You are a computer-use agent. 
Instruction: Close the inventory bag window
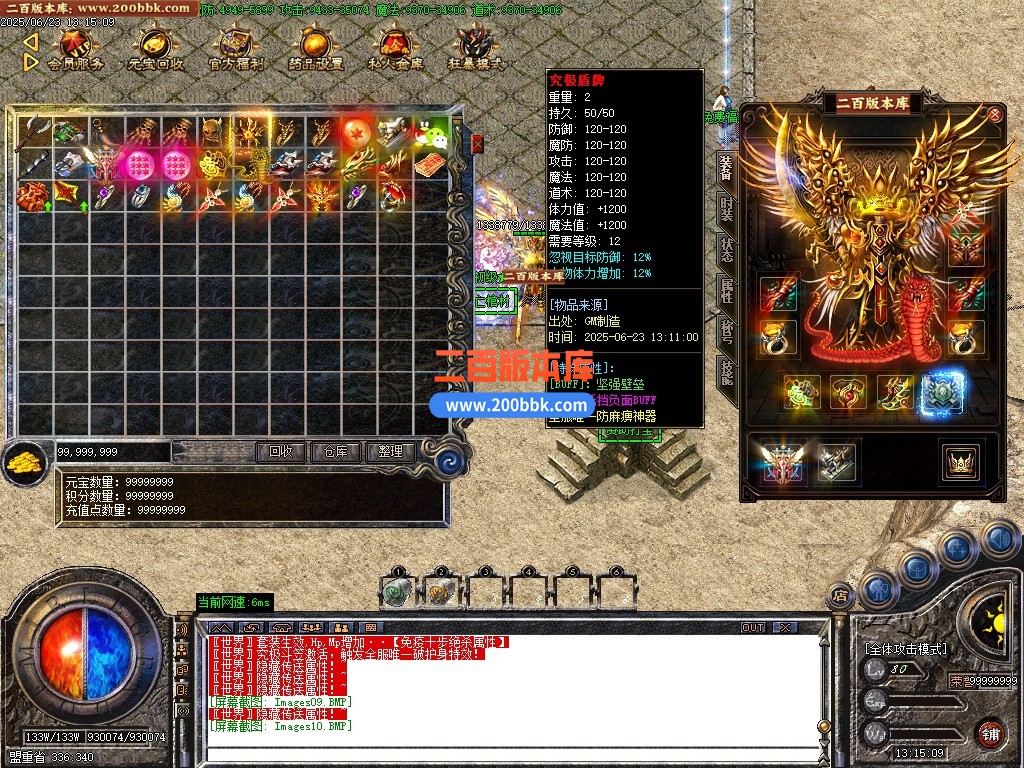[x=477, y=144]
